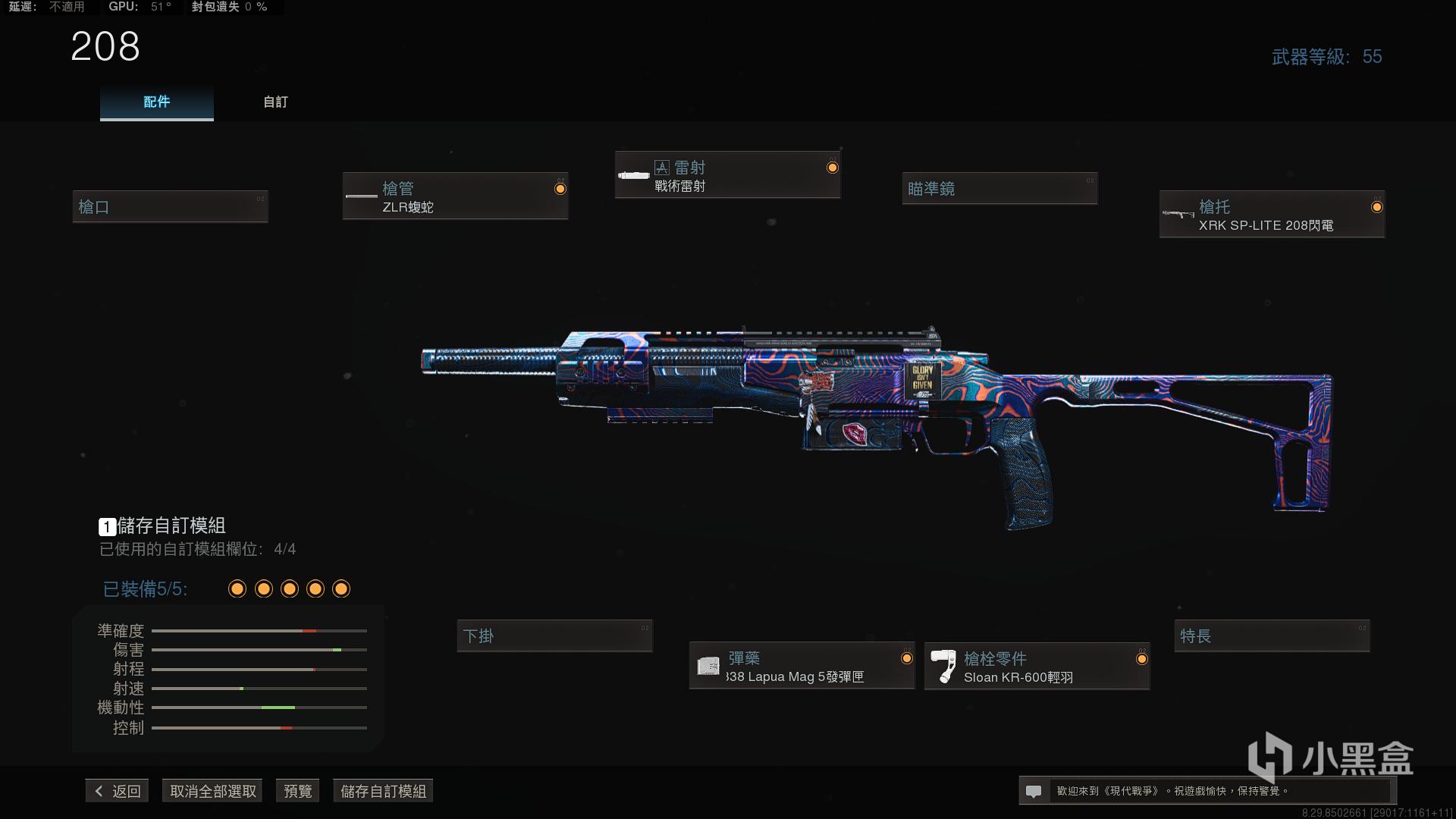
Task: Open the 槍管 ZLR barrel slot
Action: tap(455, 196)
